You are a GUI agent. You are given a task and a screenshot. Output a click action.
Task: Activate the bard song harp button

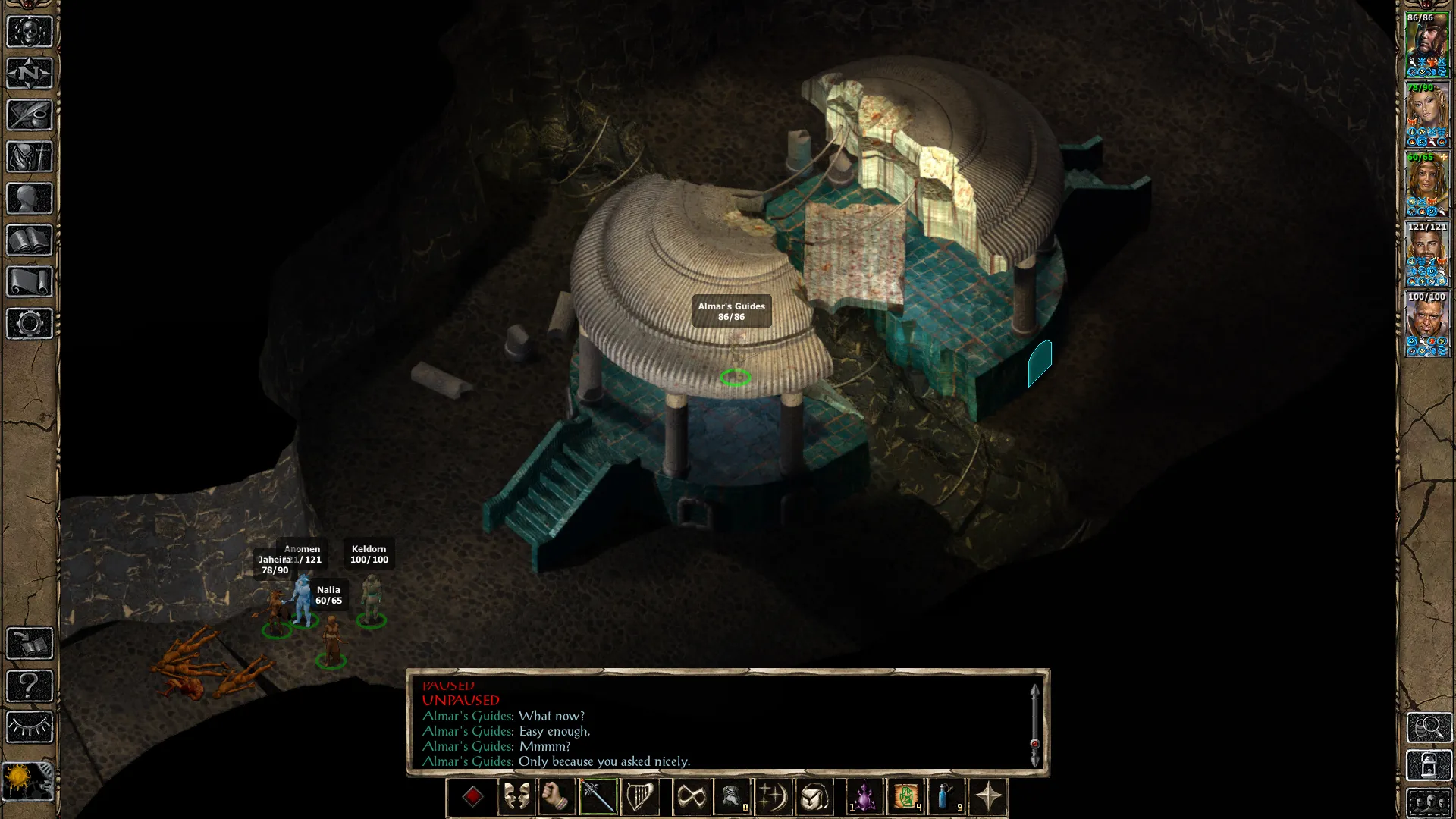click(x=639, y=797)
